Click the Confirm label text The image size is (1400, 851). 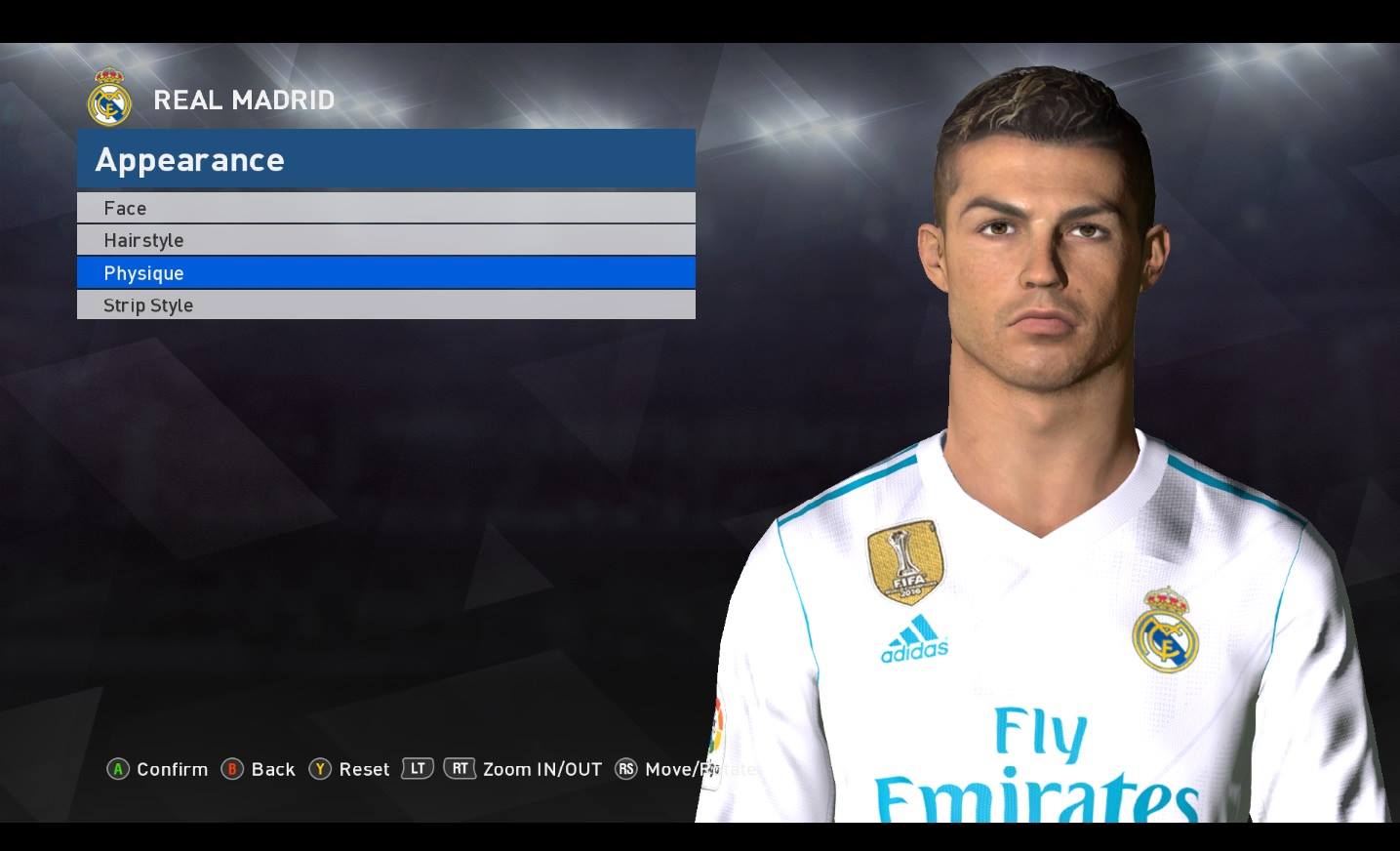pos(173,769)
